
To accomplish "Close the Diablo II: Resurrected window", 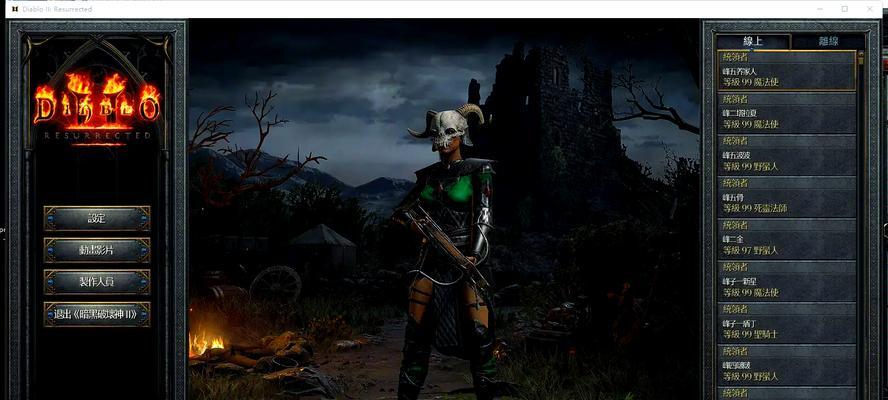I will (872, 9).
